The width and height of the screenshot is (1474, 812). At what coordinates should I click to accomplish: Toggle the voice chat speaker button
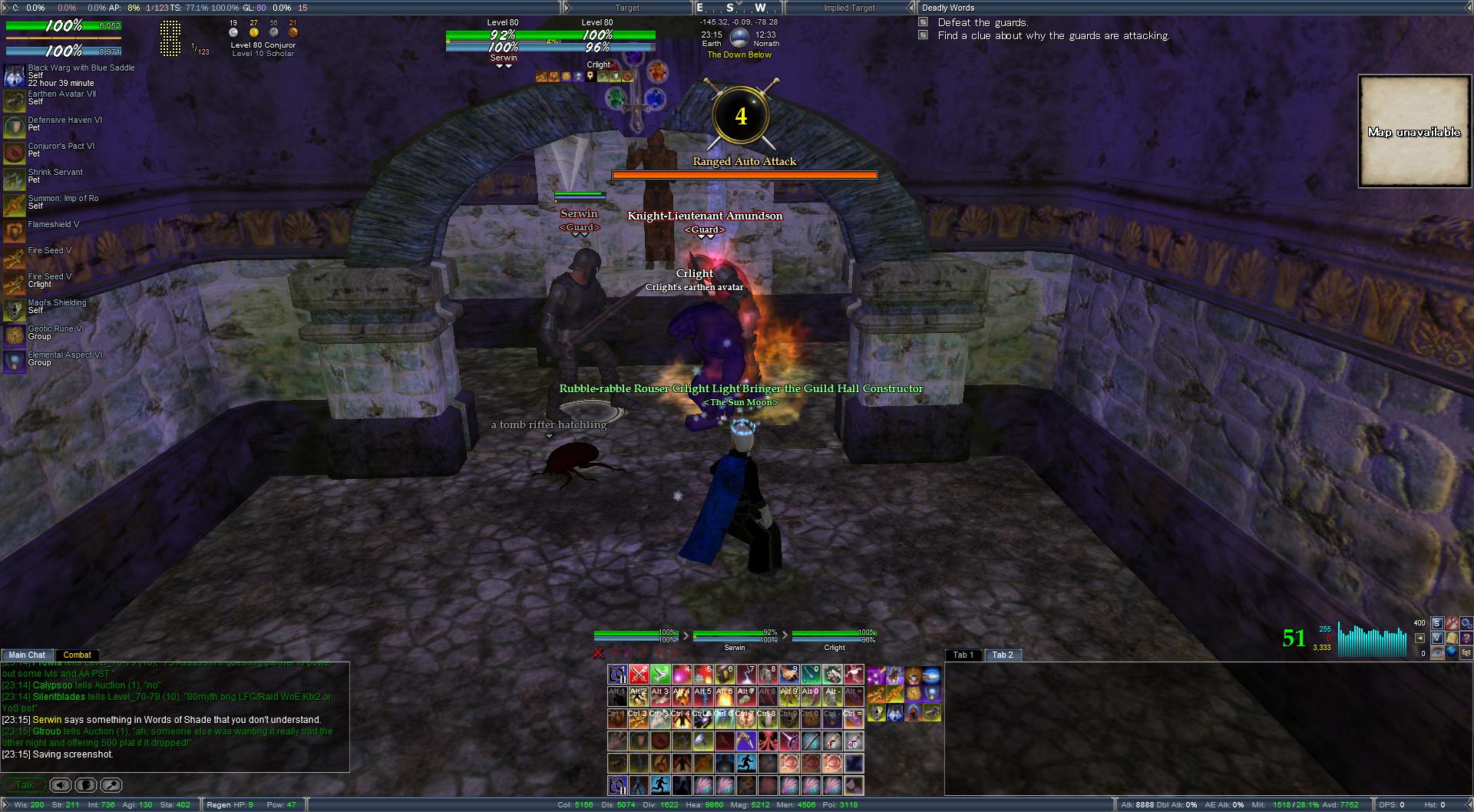[x=61, y=785]
